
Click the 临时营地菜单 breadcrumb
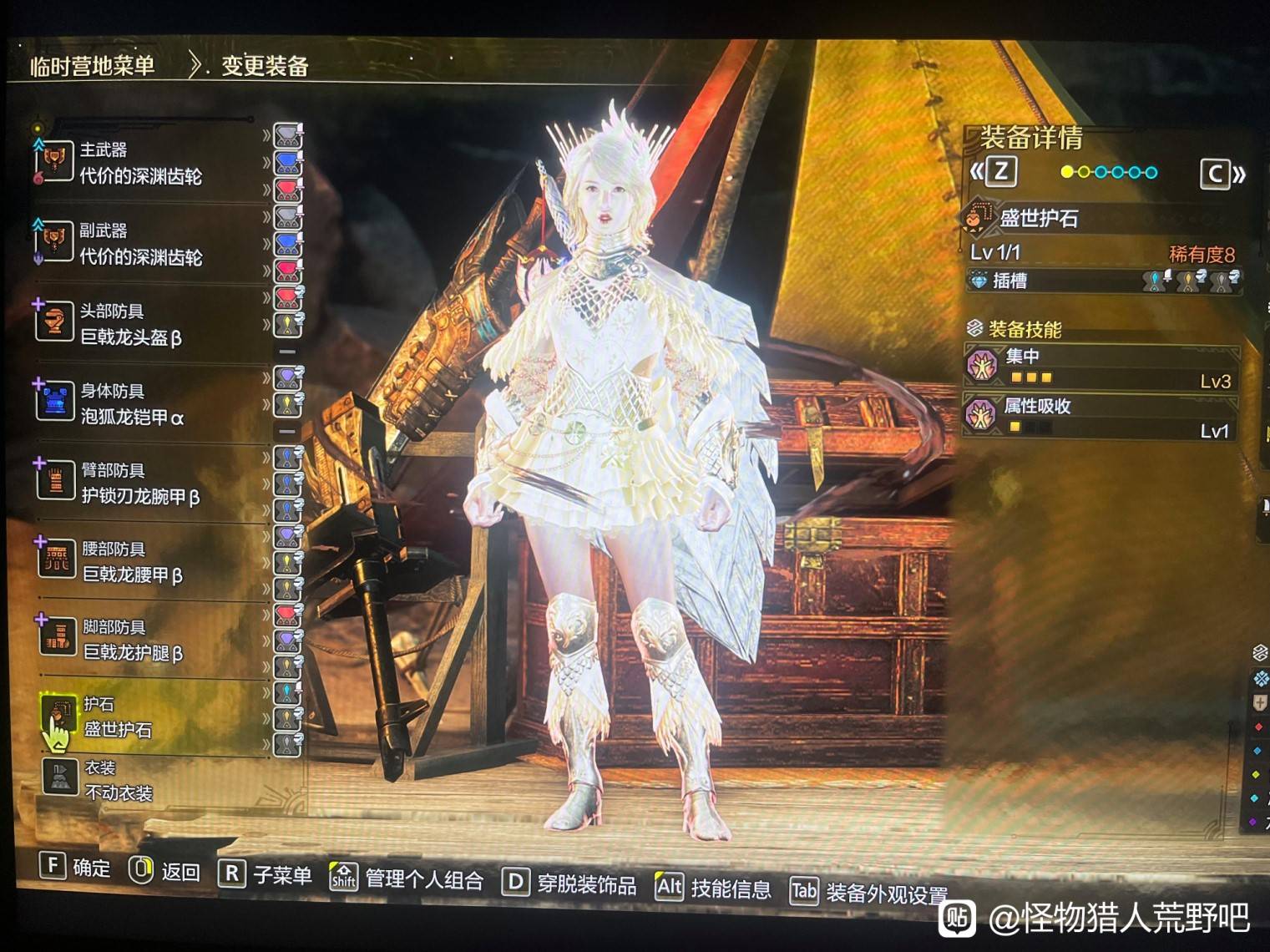tap(92, 66)
